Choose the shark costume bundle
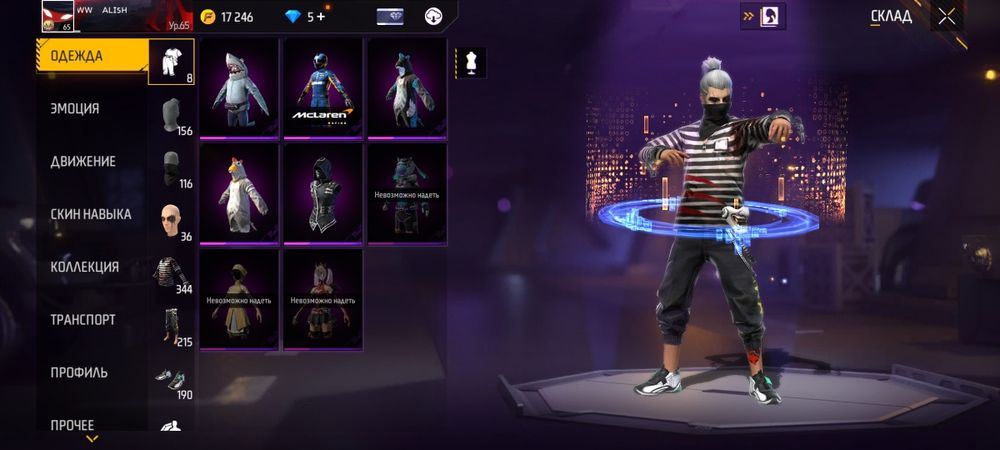The image size is (1000, 450). point(239,88)
